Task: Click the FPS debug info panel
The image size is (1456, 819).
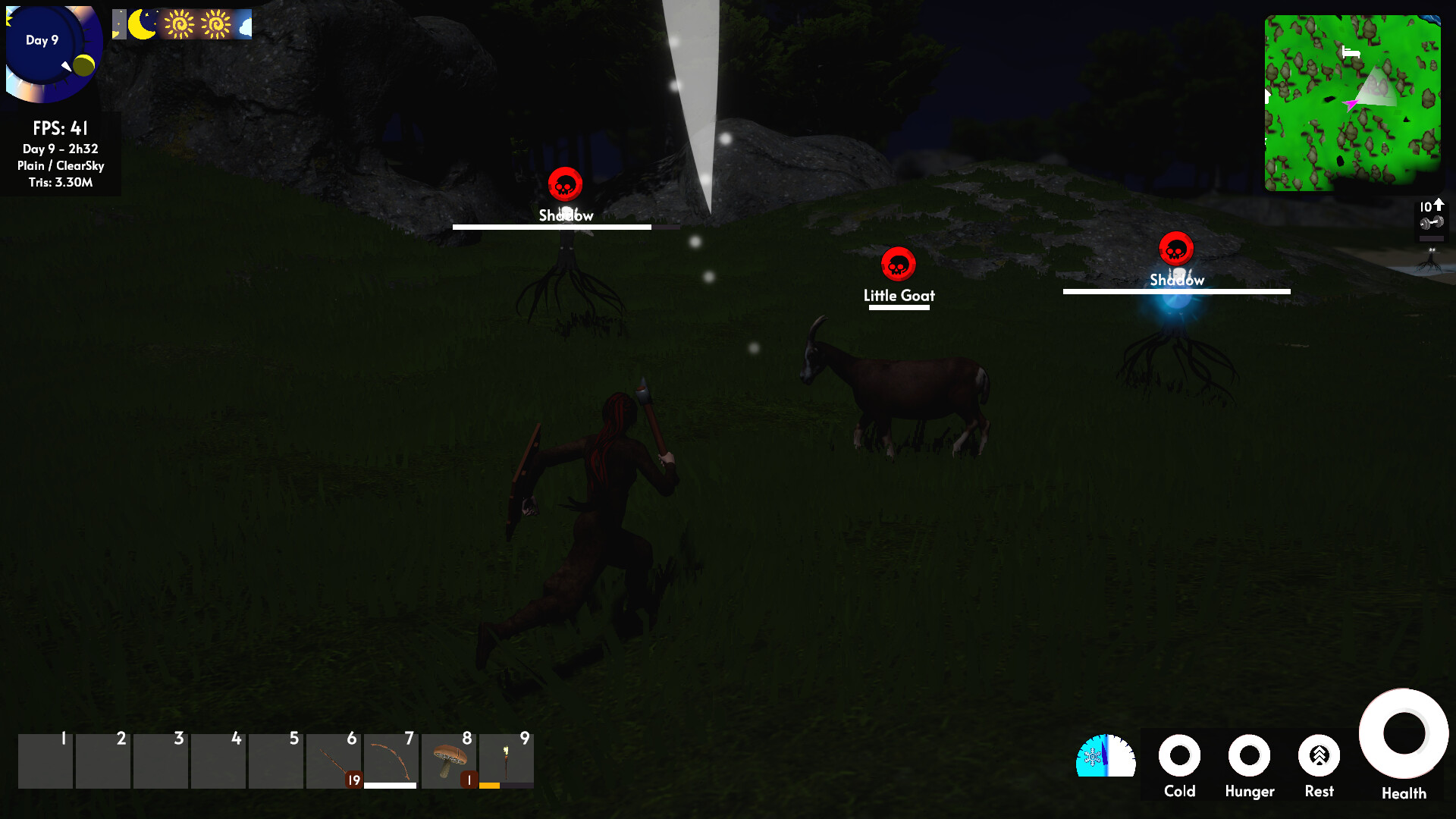Action: 61,152
